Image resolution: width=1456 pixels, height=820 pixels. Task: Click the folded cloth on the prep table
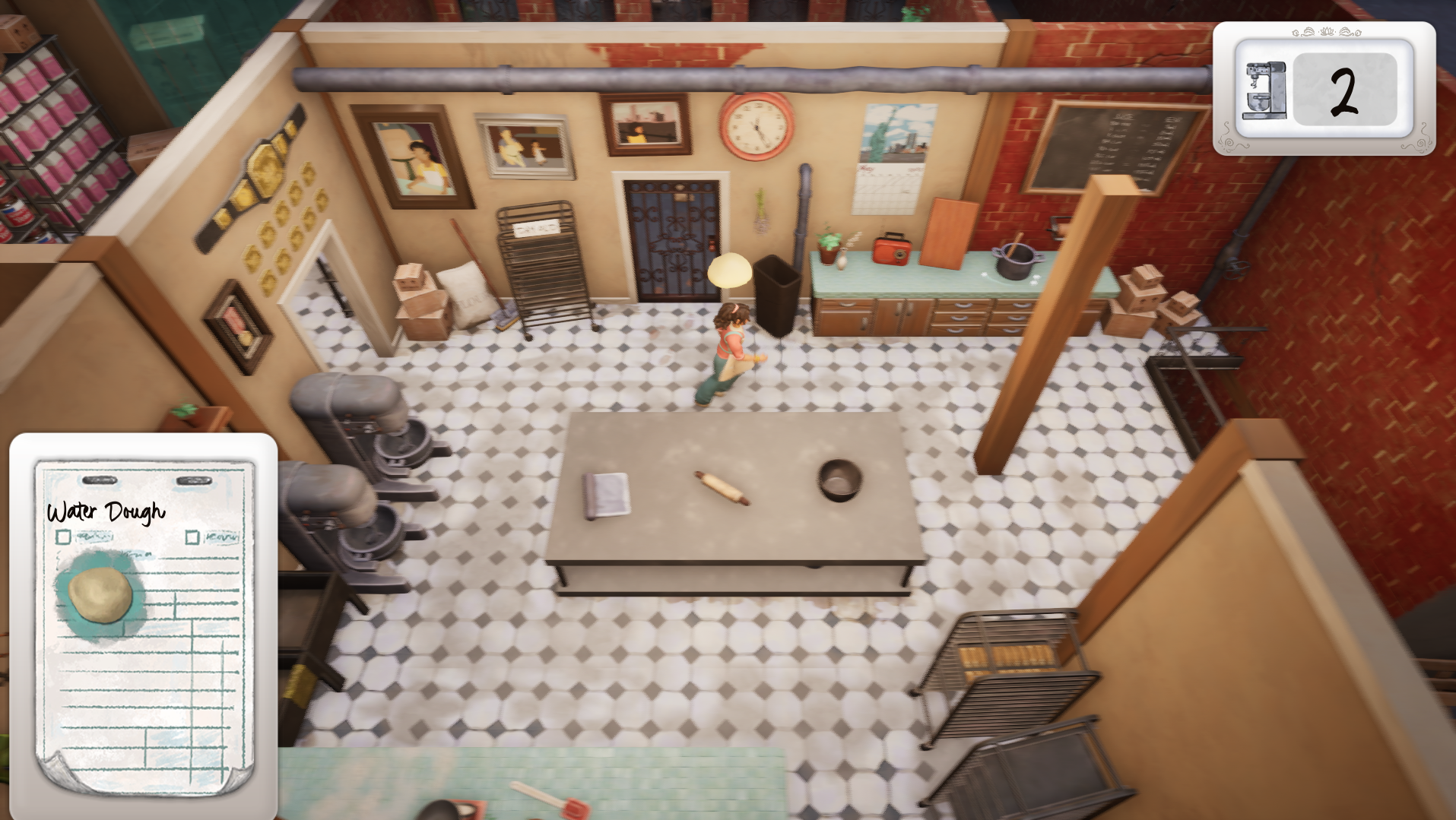604,494
